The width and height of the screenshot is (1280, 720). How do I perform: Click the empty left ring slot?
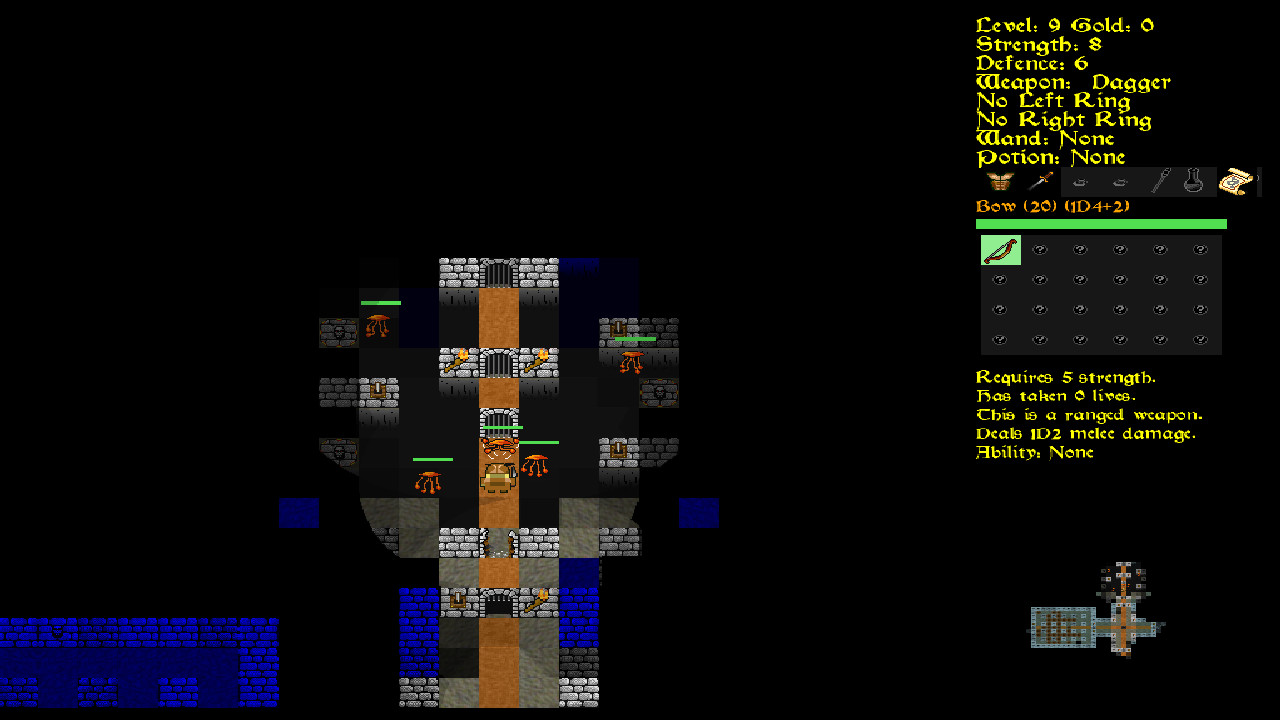[1079, 182]
